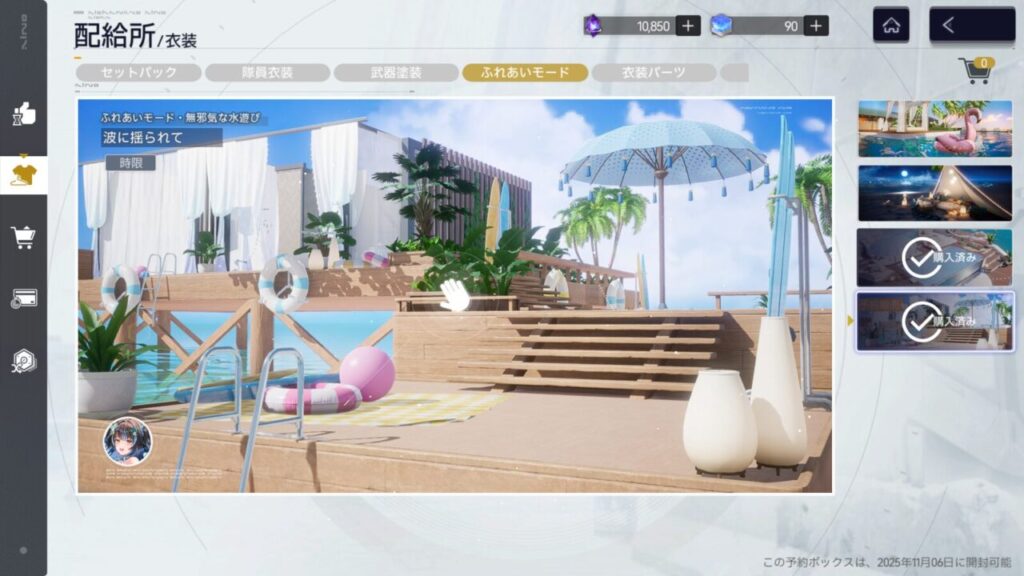The width and height of the screenshot is (1024, 576).
Task: Switch to the セットパック tab
Action: pos(138,72)
